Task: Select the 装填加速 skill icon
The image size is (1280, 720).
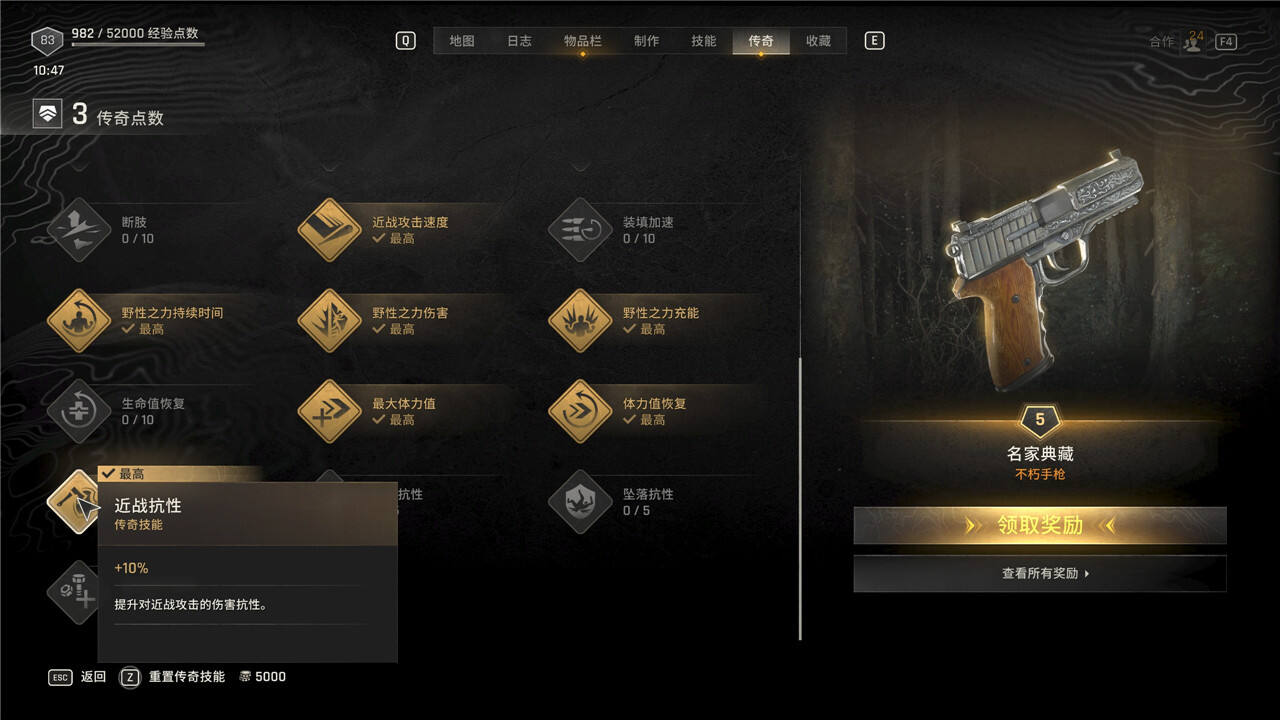Action: click(580, 230)
